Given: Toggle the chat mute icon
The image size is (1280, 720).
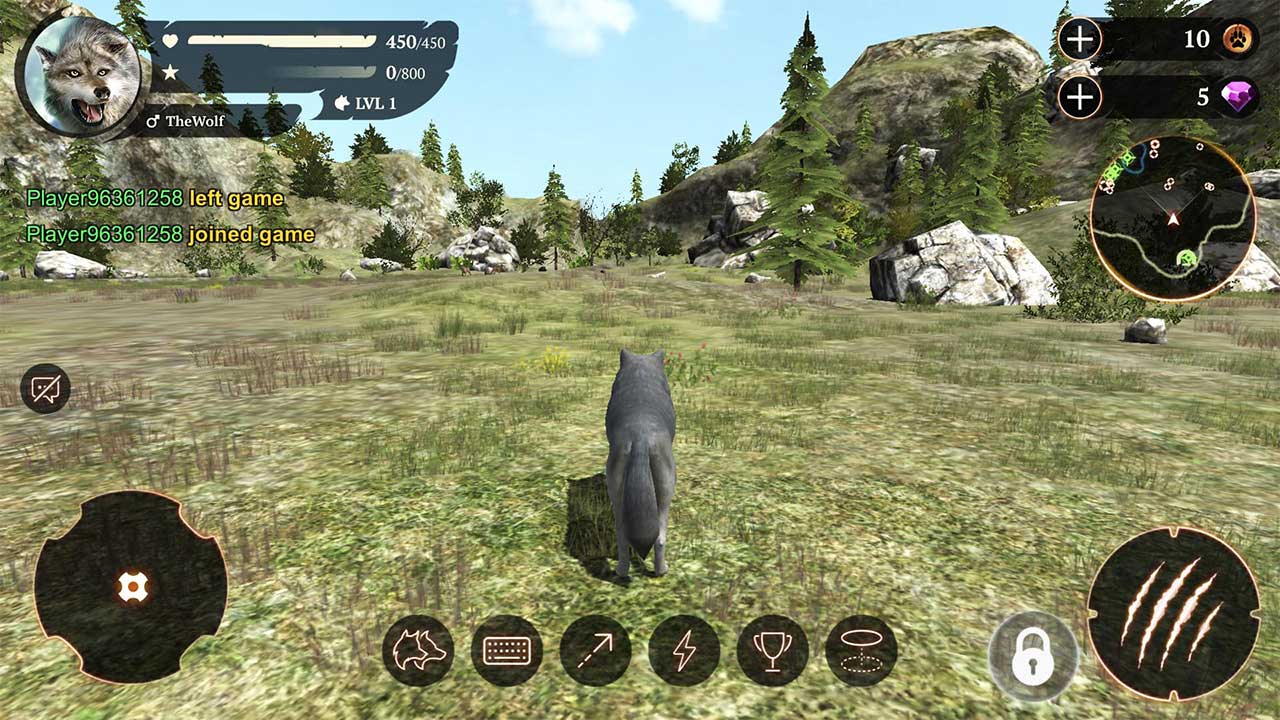Looking at the screenshot, I should pyautogui.click(x=44, y=385).
